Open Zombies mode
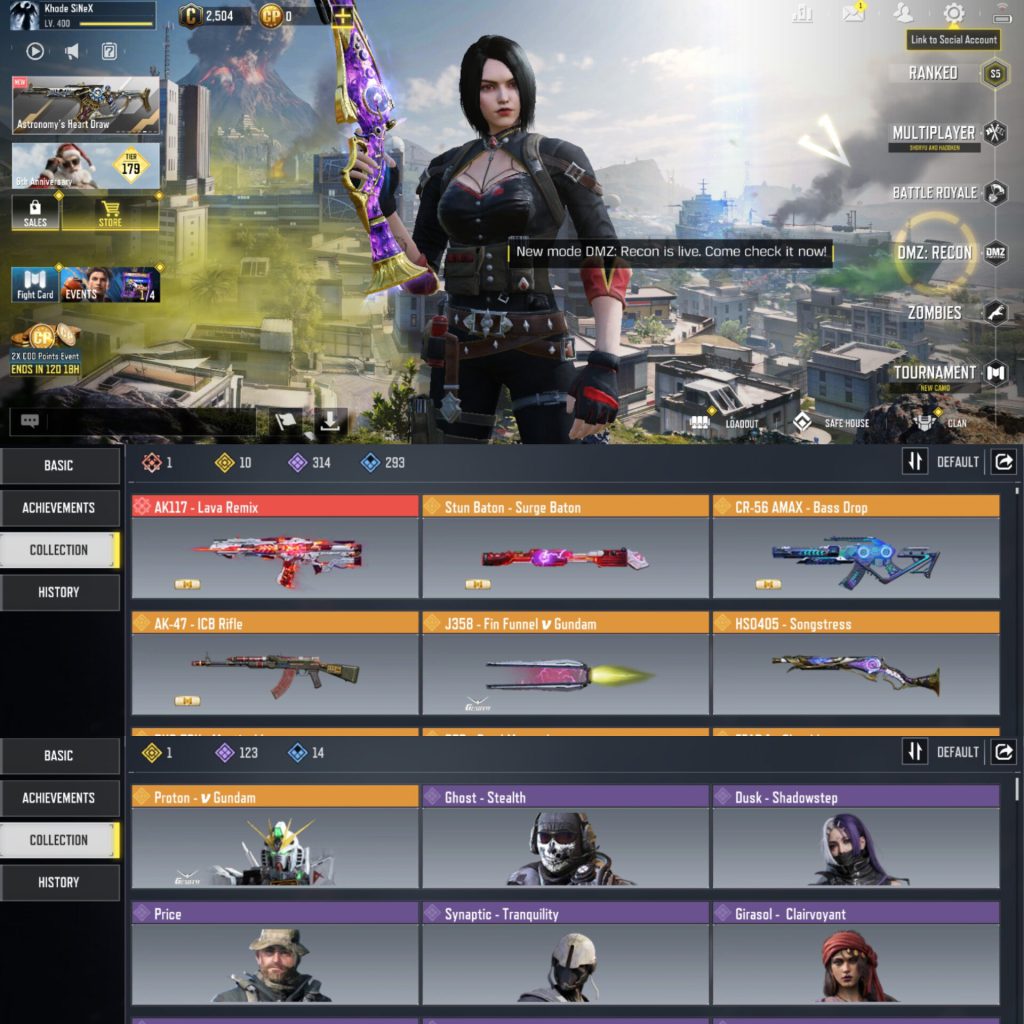The width and height of the screenshot is (1024, 1024). [934, 313]
